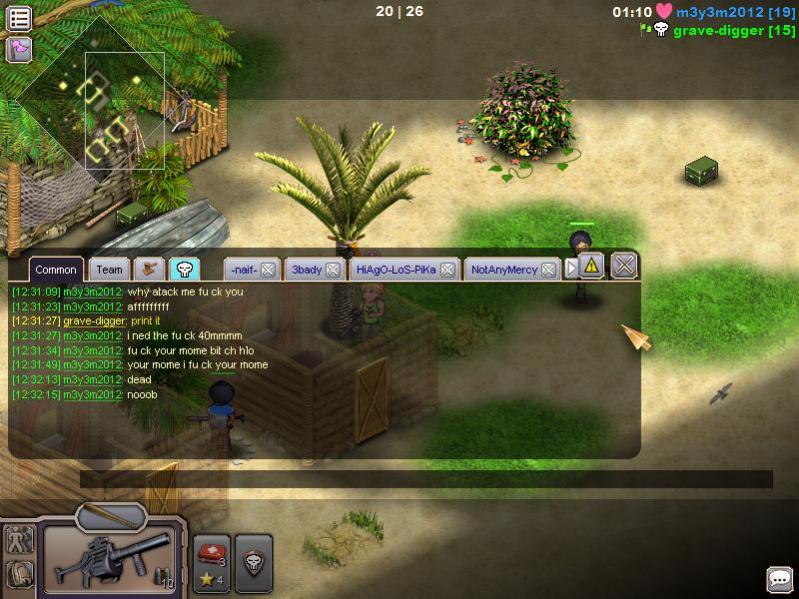This screenshot has height=599, width=799.
Task: Close the chat window
Action: coord(624,266)
